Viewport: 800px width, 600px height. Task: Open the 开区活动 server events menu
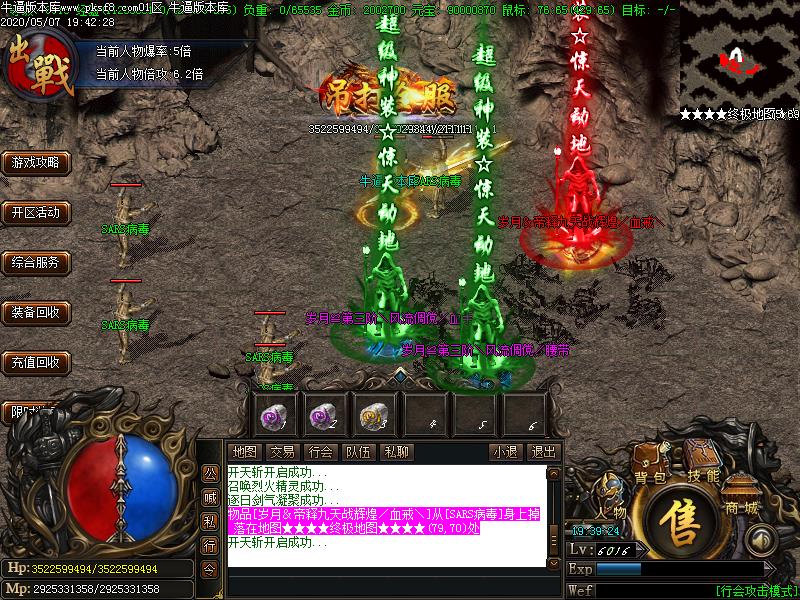coord(36,213)
